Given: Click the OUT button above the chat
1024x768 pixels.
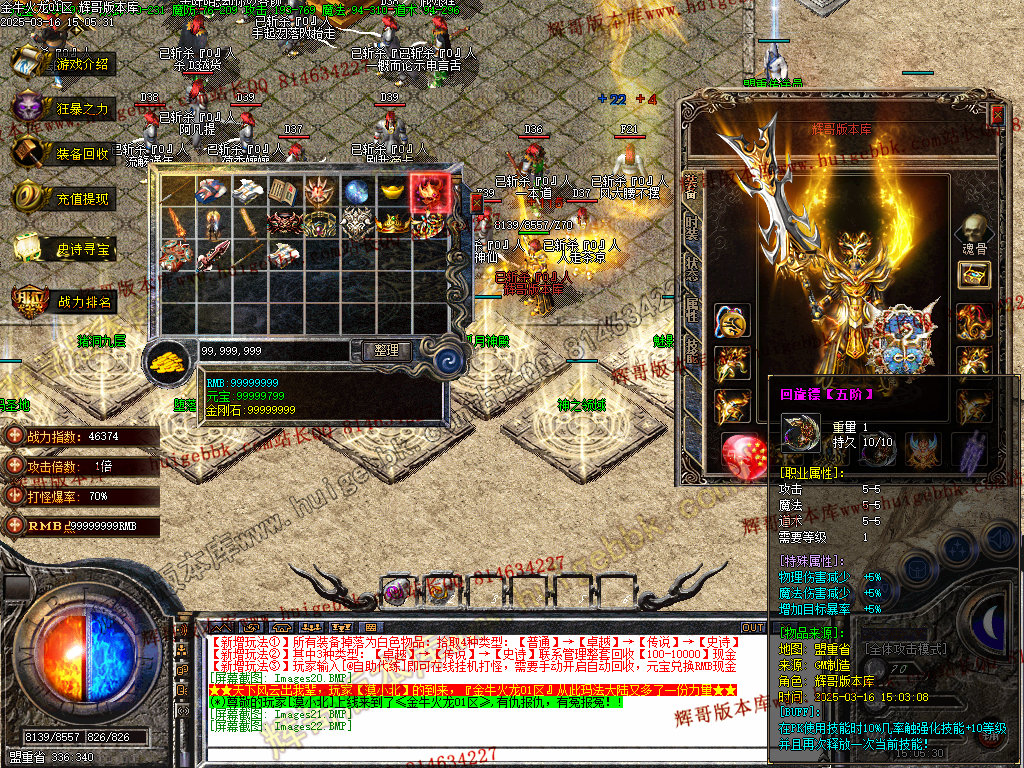Looking at the screenshot, I should 752,627.
